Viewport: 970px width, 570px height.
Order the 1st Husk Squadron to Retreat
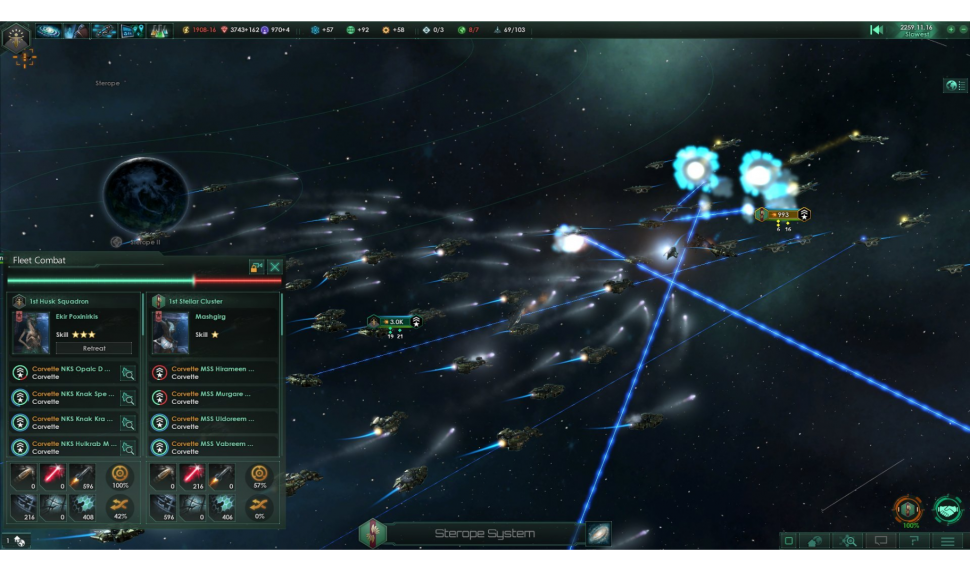point(93,348)
